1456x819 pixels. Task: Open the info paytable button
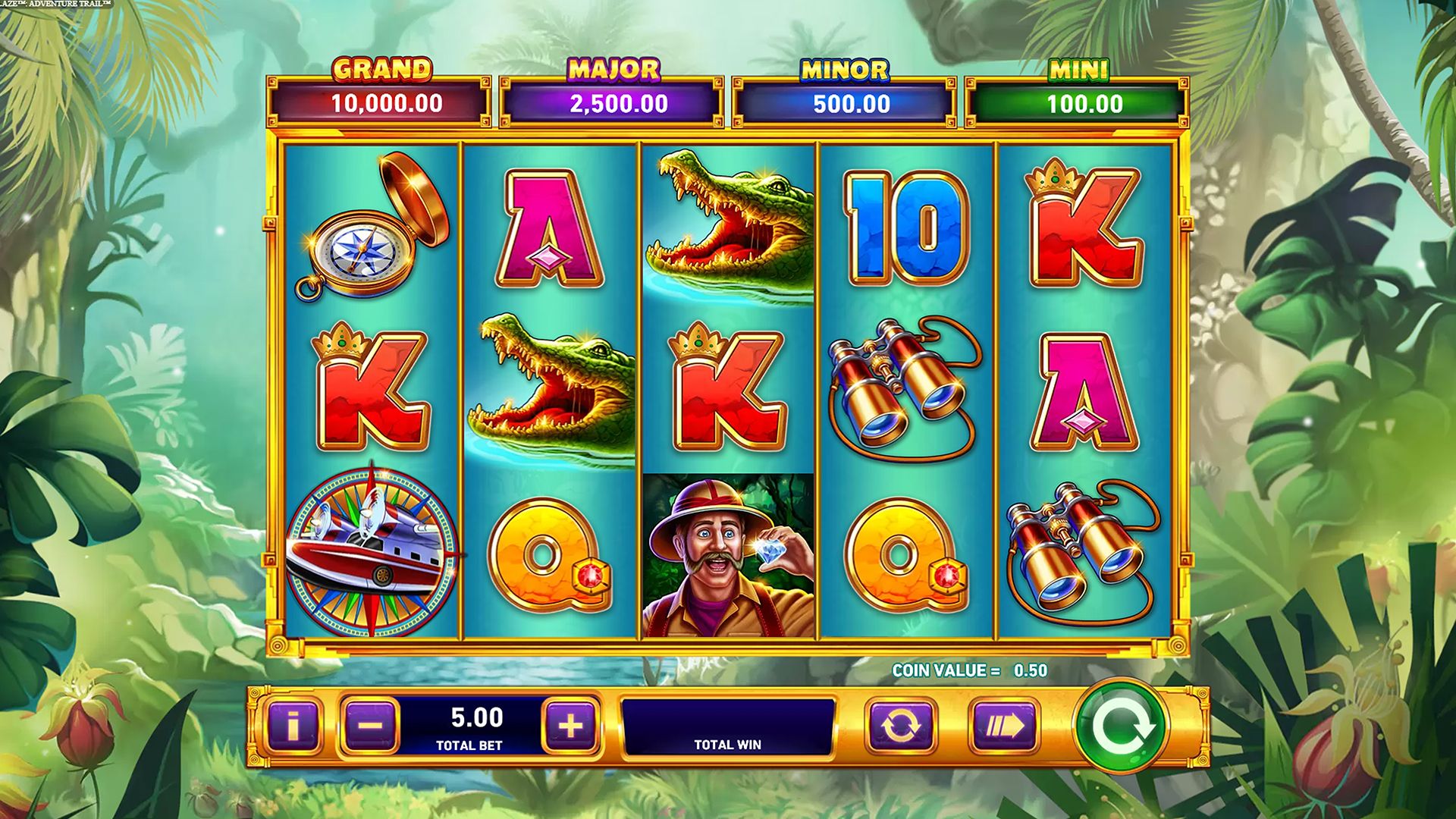pos(293,726)
